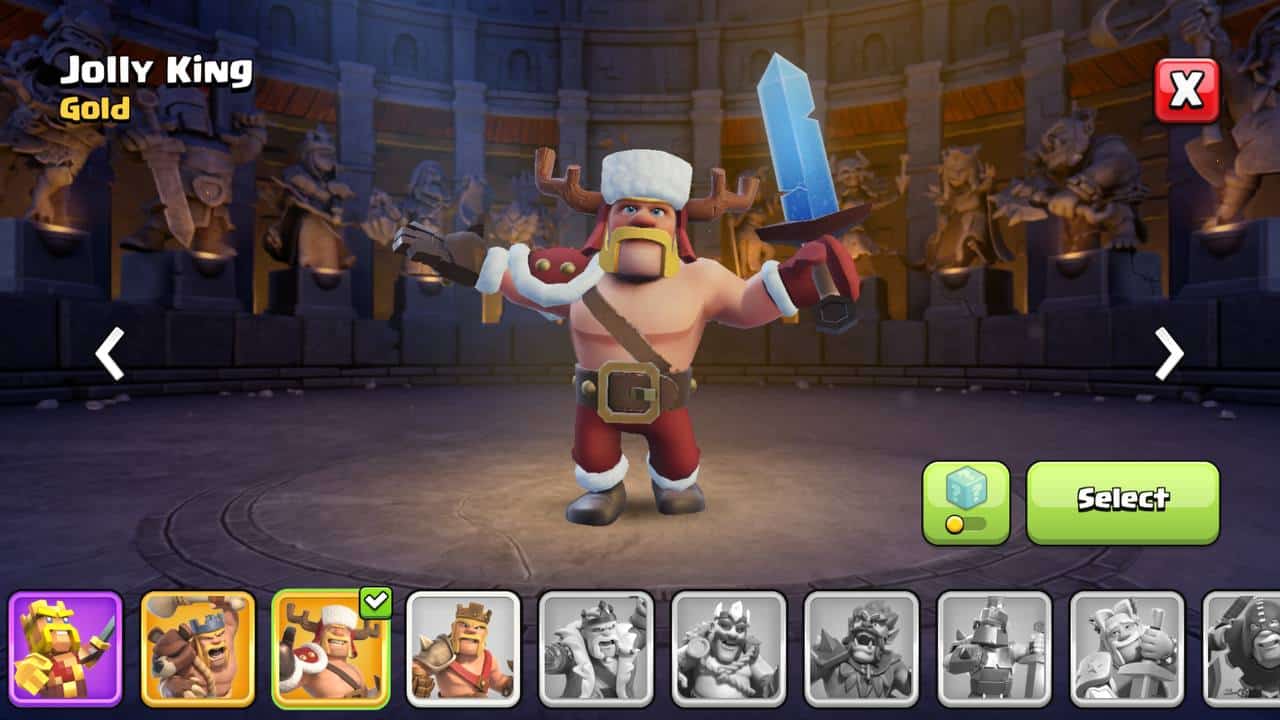Show the next skin with right arrow
This screenshot has height=720, width=1280.
tap(1168, 353)
